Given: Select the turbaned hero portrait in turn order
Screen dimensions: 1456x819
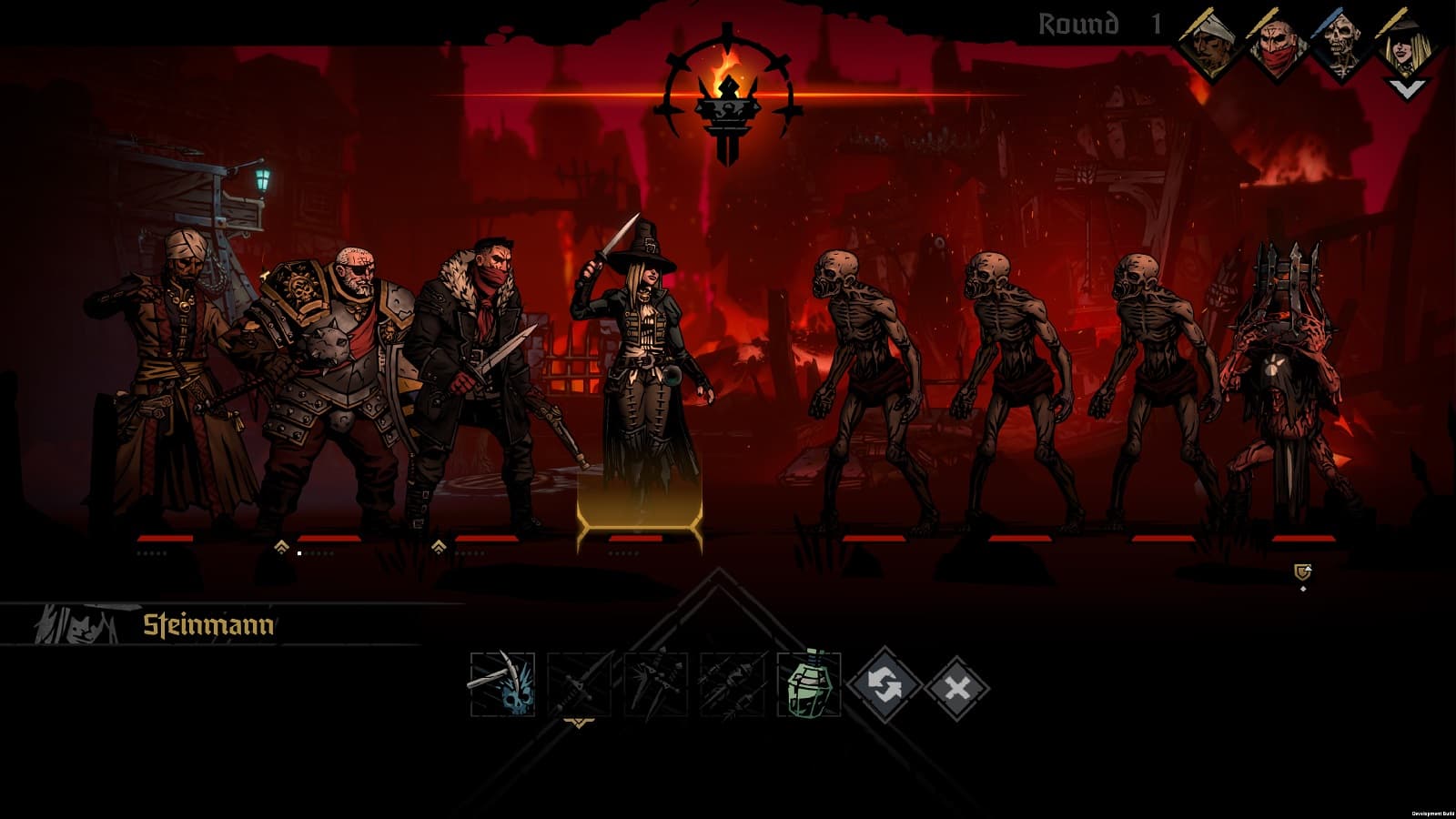Looking at the screenshot, I should 1207,41.
